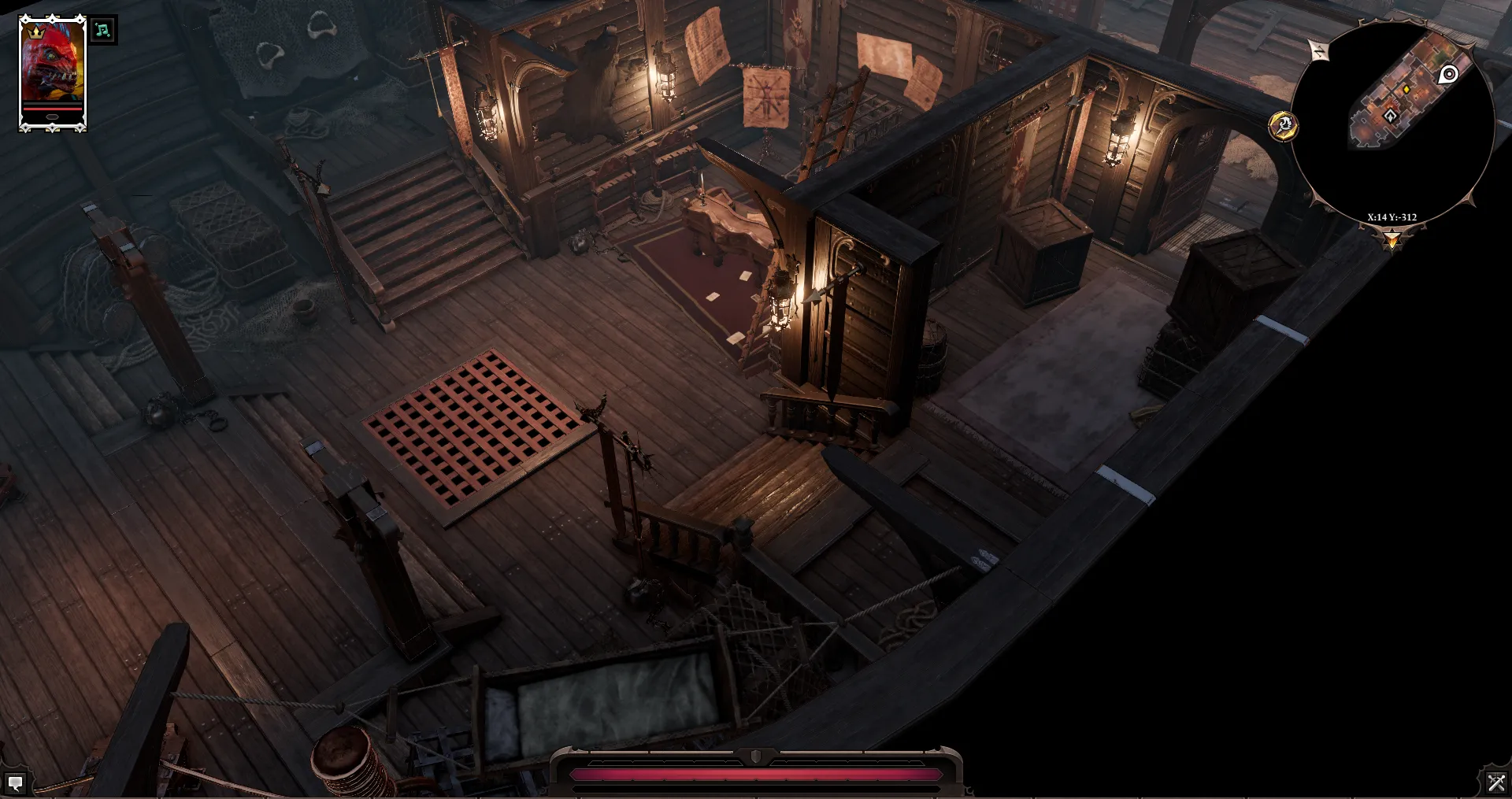Click the orange arrow below the minimap

[x=1392, y=239]
